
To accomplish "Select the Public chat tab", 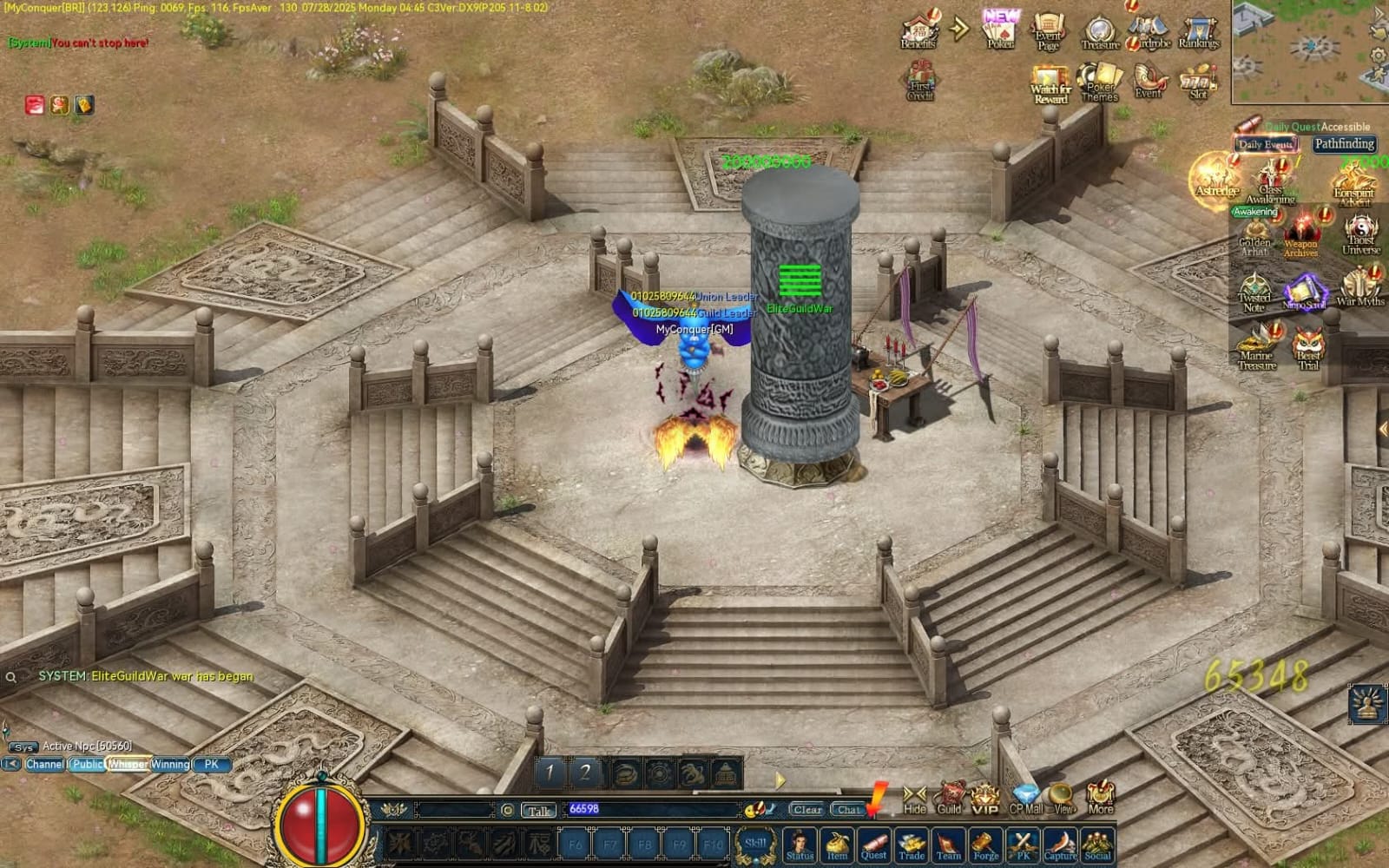I will pos(87,765).
